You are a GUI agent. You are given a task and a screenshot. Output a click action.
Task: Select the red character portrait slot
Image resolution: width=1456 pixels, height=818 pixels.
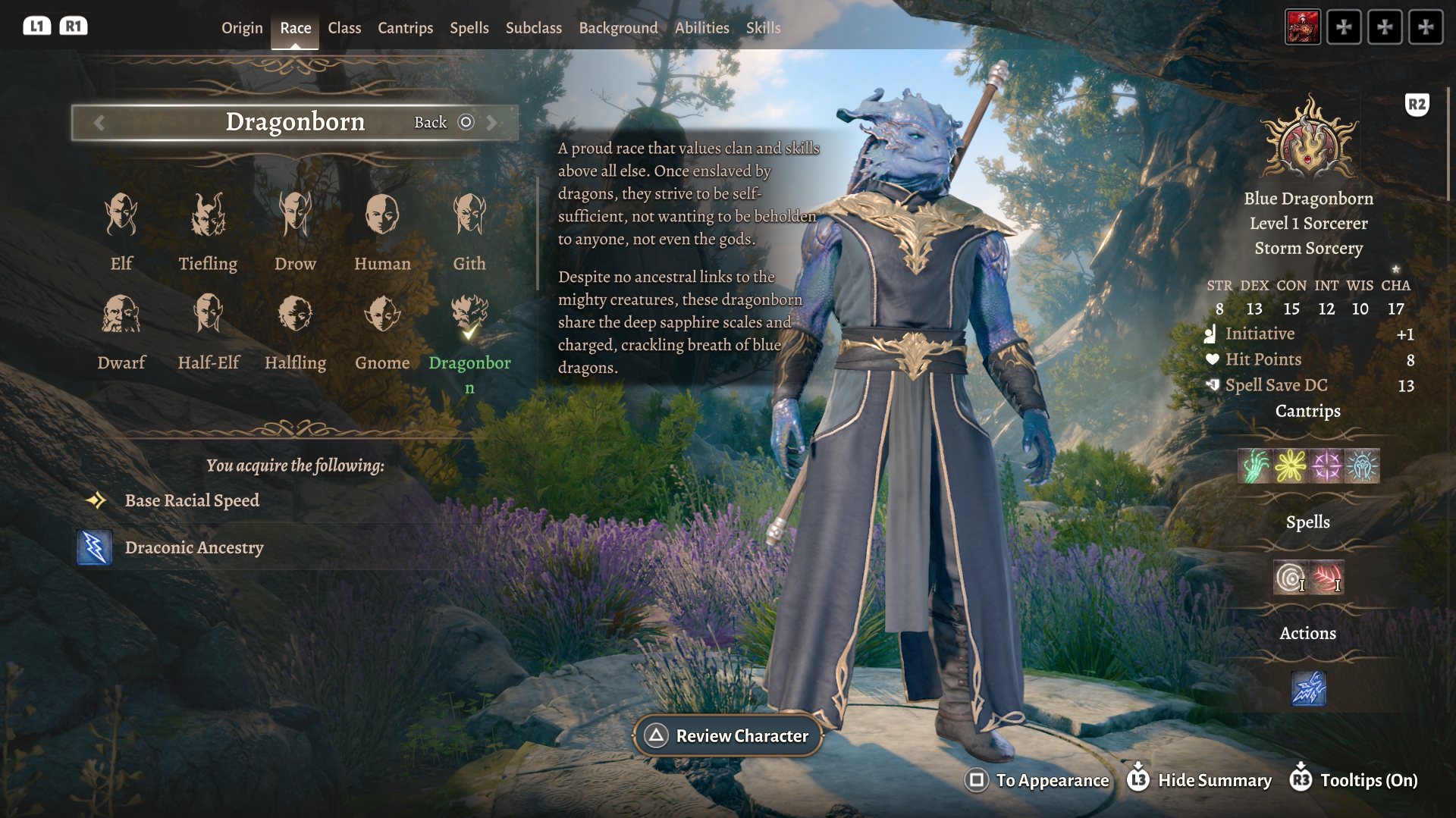1303,27
